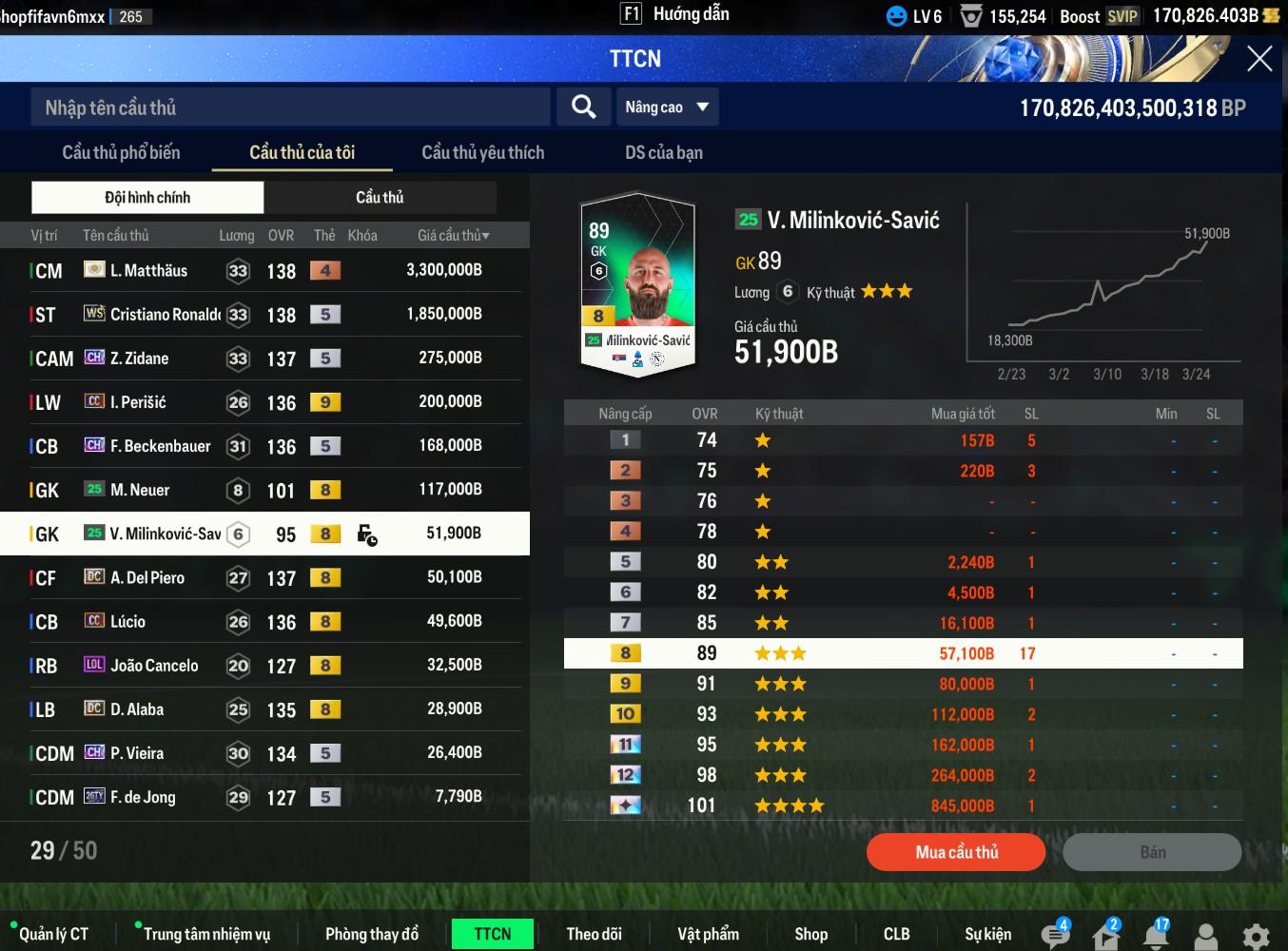Open the Shop menu

(x=810, y=934)
